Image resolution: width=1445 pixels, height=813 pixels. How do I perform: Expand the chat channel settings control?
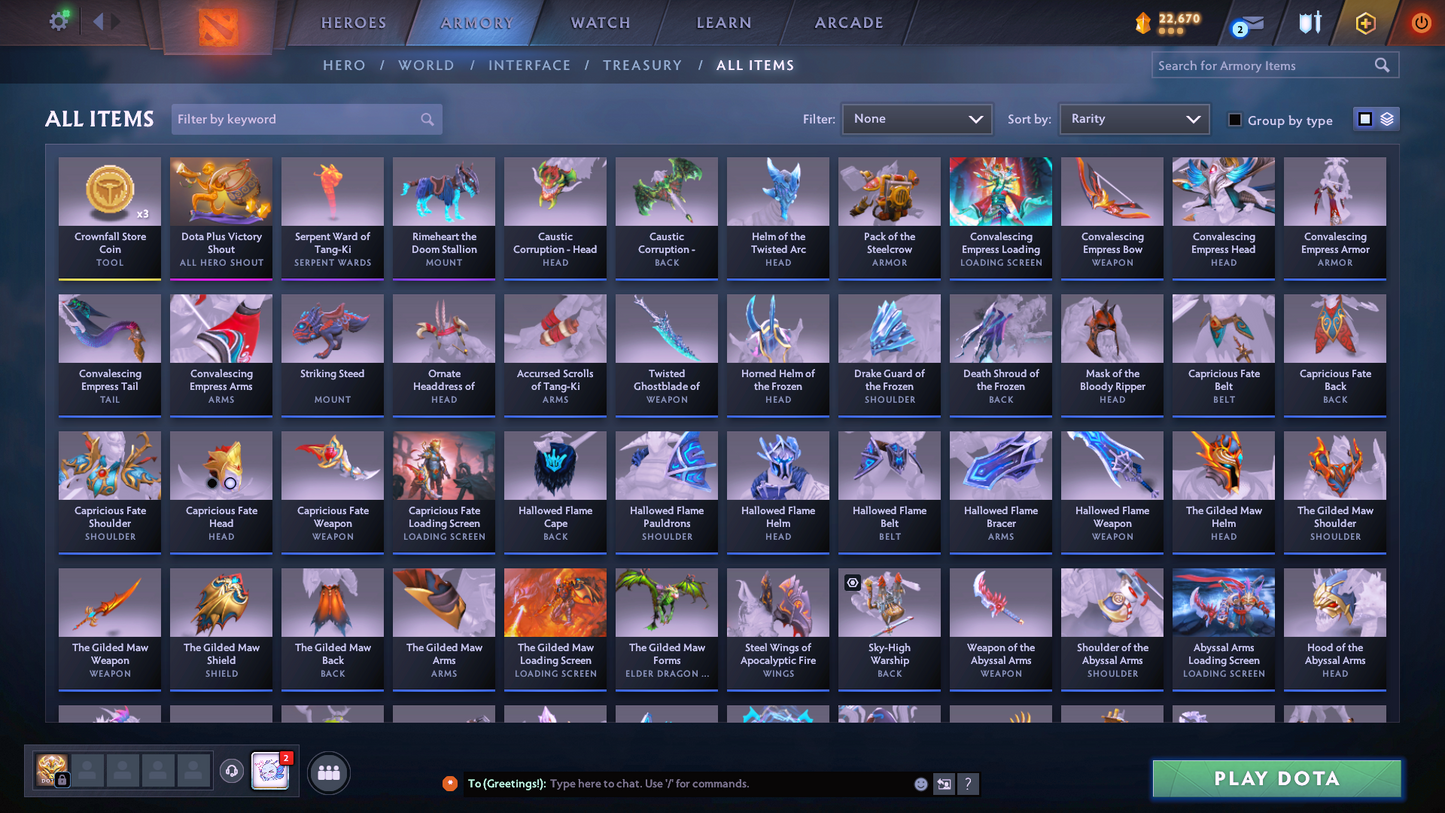(943, 784)
